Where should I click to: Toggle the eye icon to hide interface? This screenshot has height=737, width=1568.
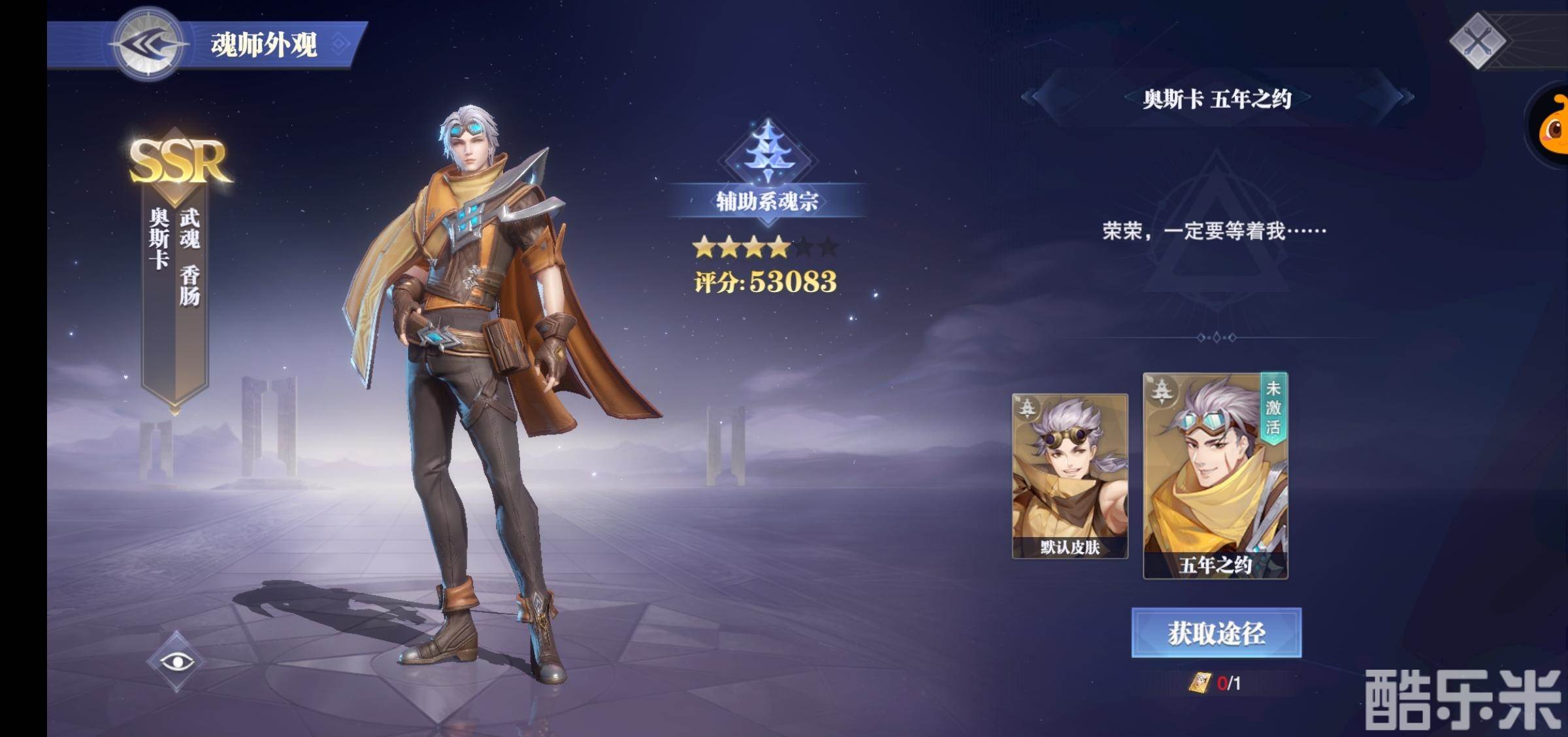coord(177,662)
